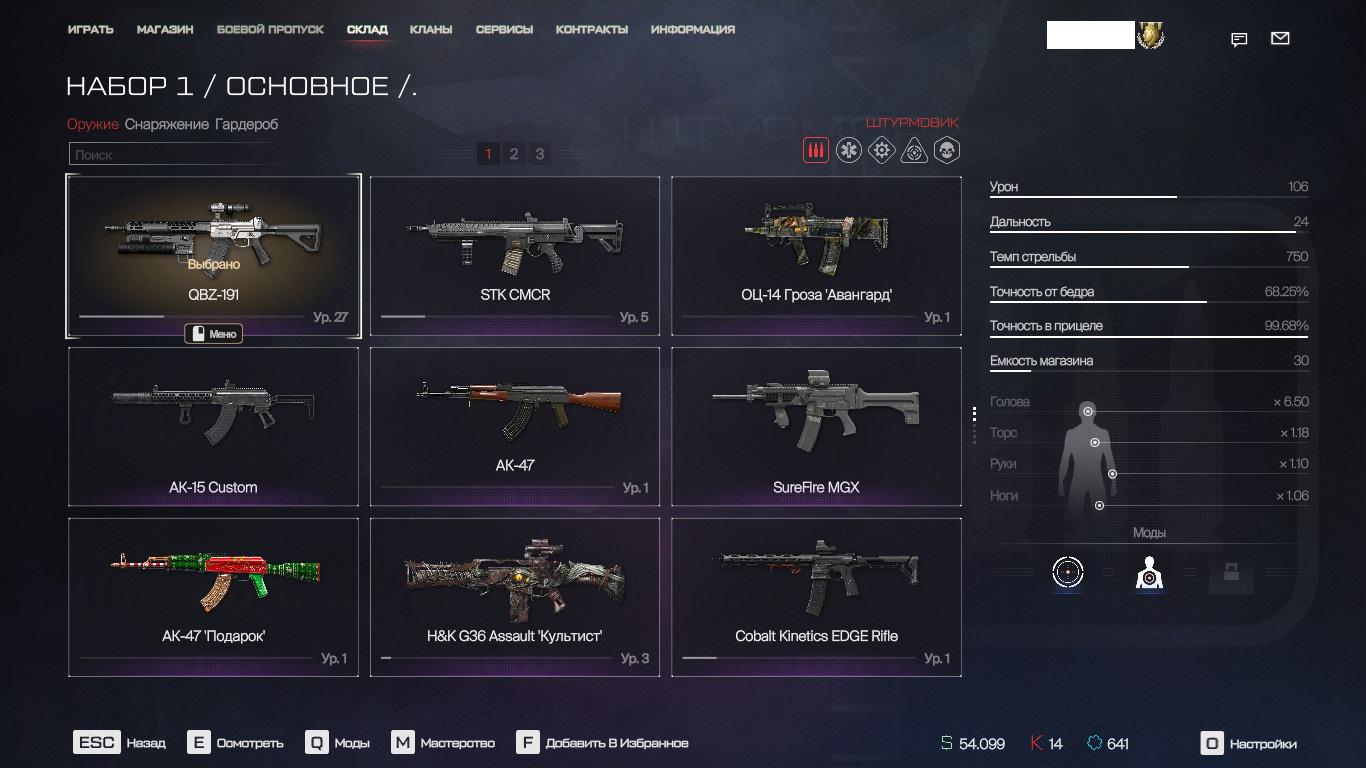Choose the ОЦ-14 Гроза 'Авангард' weapon
The width and height of the screenshot is (1366, 768).
[x=816, y=255]
